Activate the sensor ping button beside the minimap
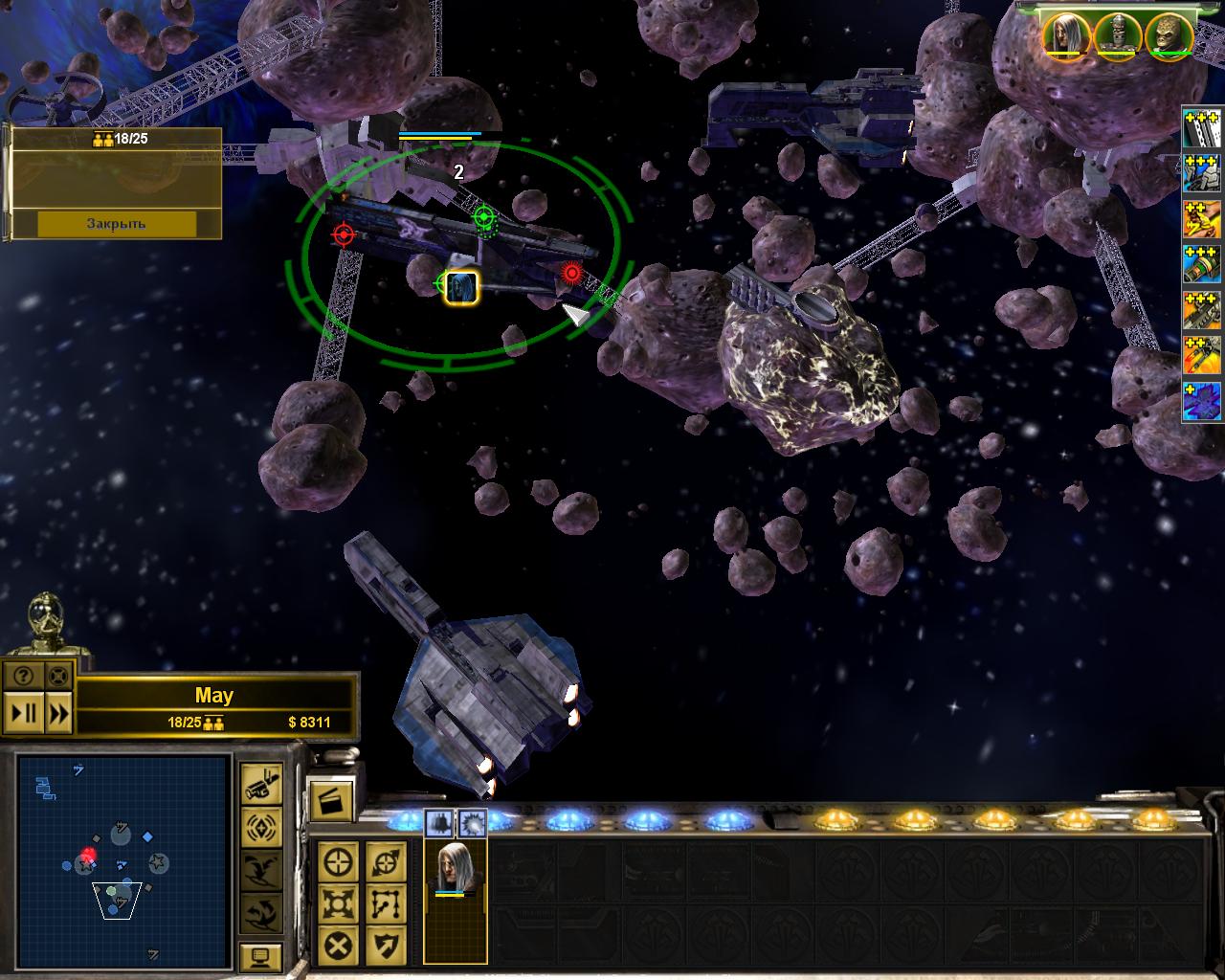1225x980 pixels. pos(260,825)
